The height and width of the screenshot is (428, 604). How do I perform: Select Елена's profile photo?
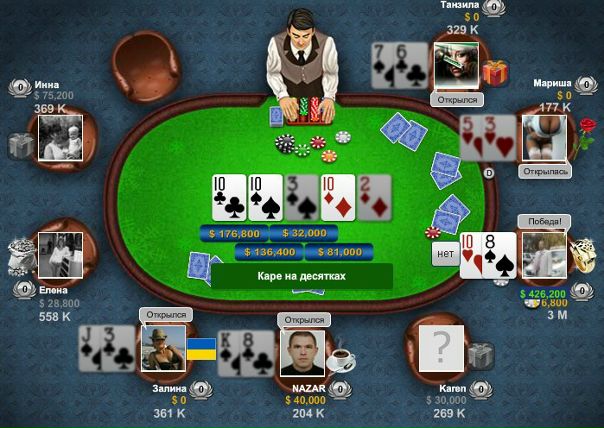pos(60,256)
